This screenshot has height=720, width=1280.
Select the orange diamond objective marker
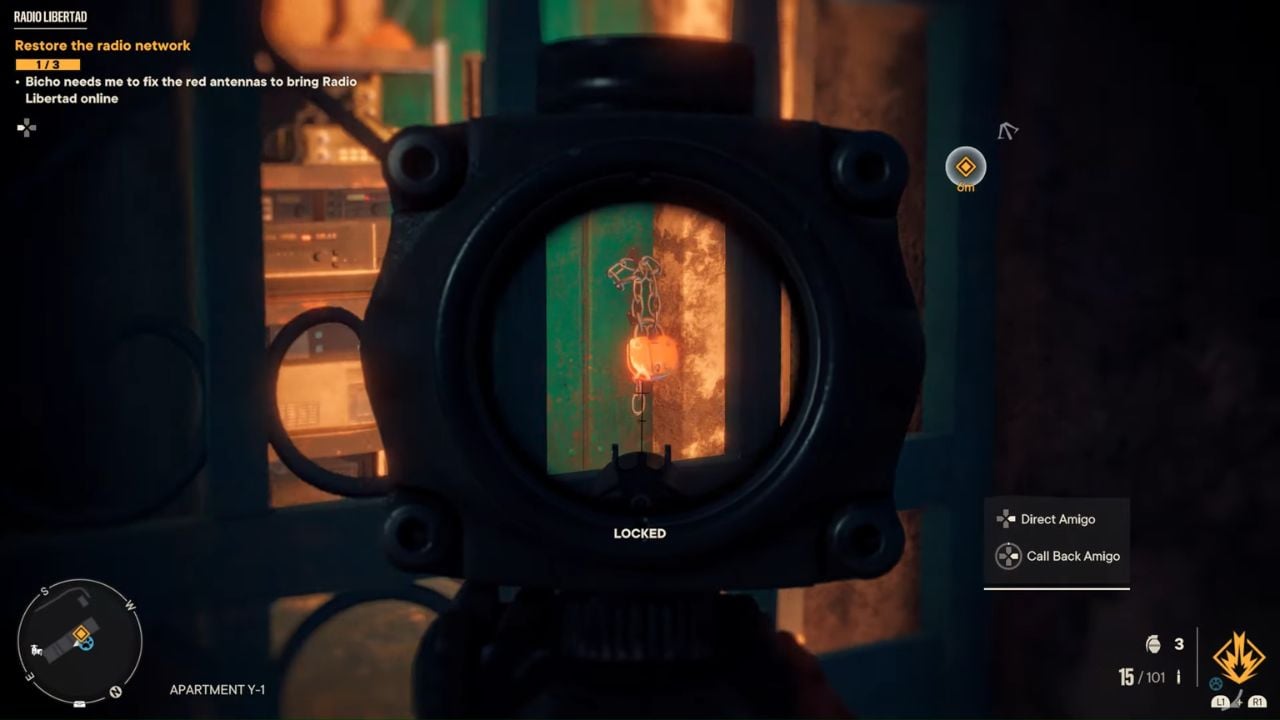(x=965, y=167)
